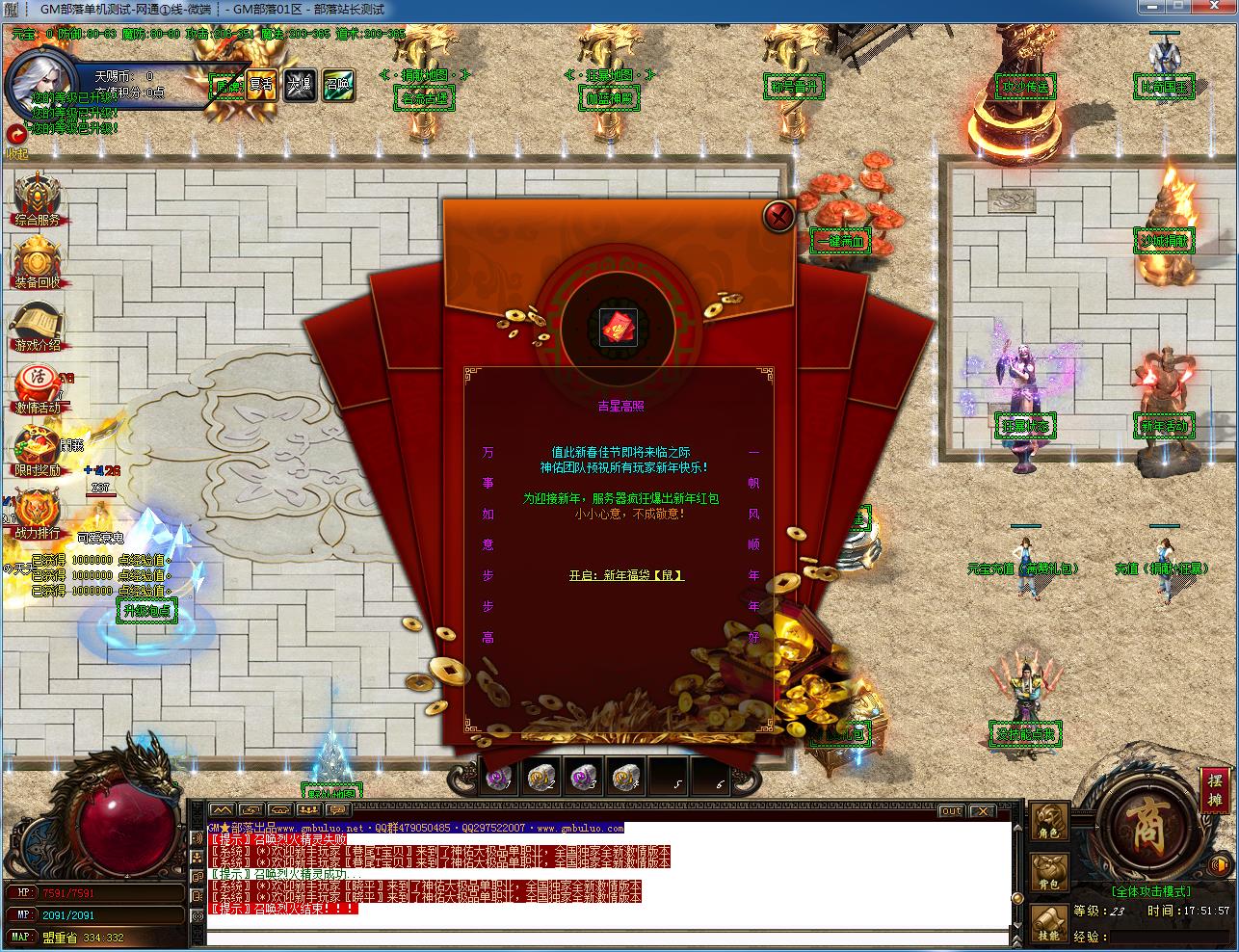The width and height of the screenshot is (1239, 952).
Task: Activate the 复活 revive buff icon
Action: [x=261, y=86]
